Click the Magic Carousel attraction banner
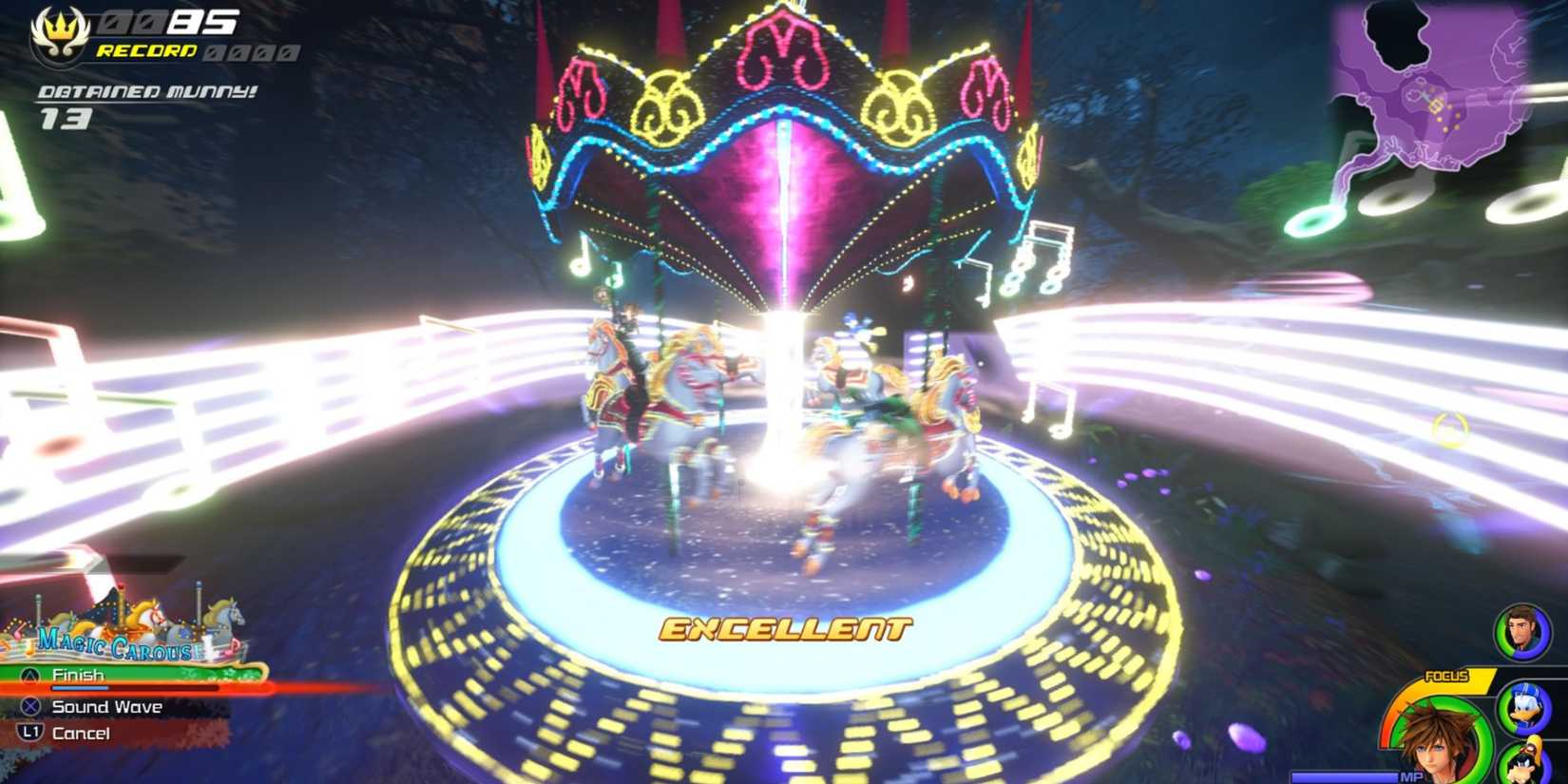The image size is (1568, 784). 114,635
